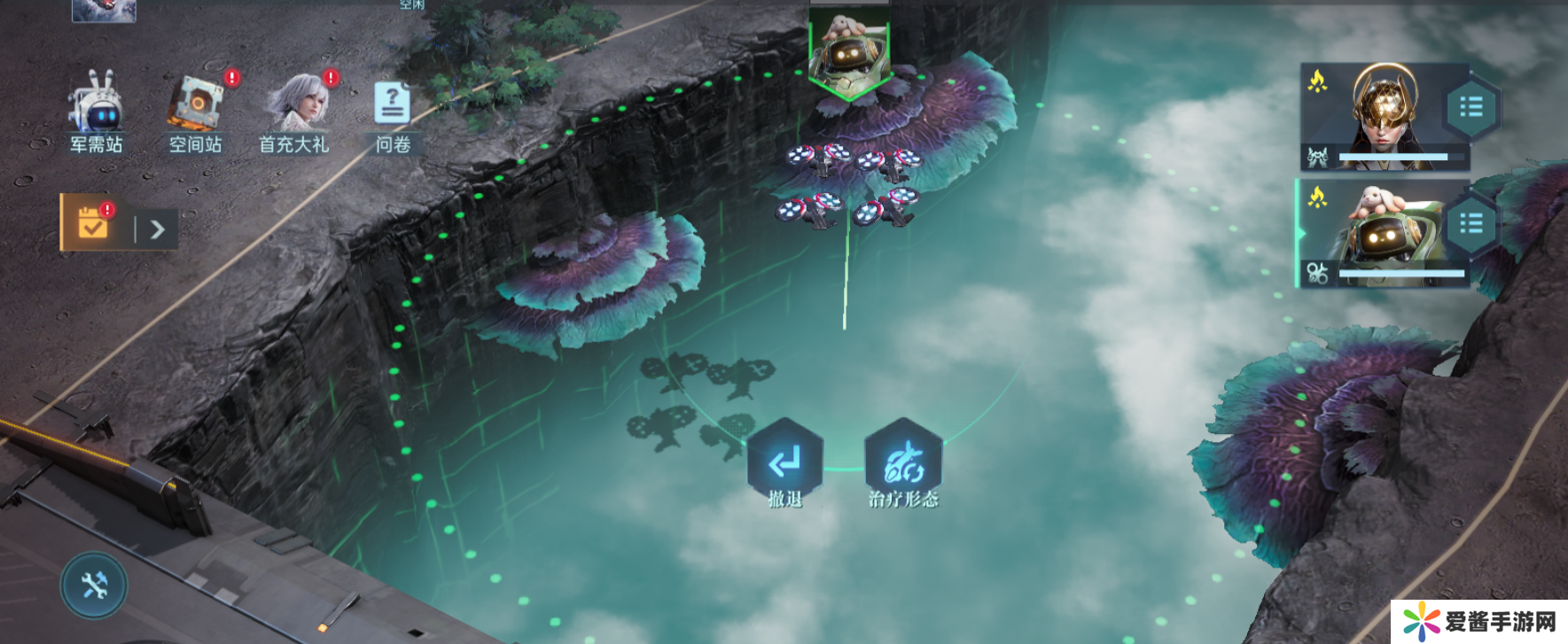Open the 军需站 supply station
This screenshot has width=1568, height=644.
click(x=96, y=112)
